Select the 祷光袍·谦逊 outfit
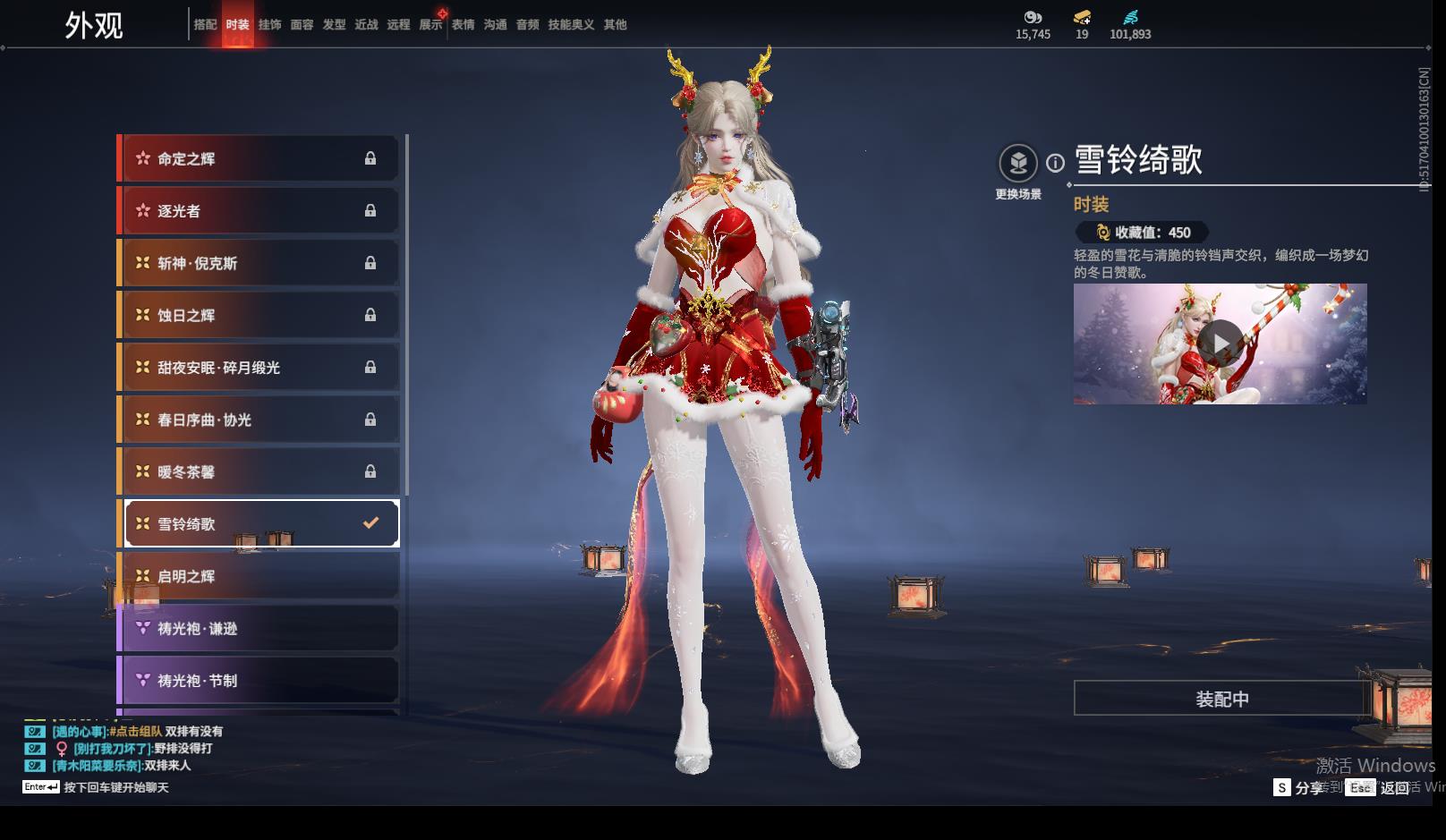Viewport: 1446px width, 840px height. (x=259, y=629)
